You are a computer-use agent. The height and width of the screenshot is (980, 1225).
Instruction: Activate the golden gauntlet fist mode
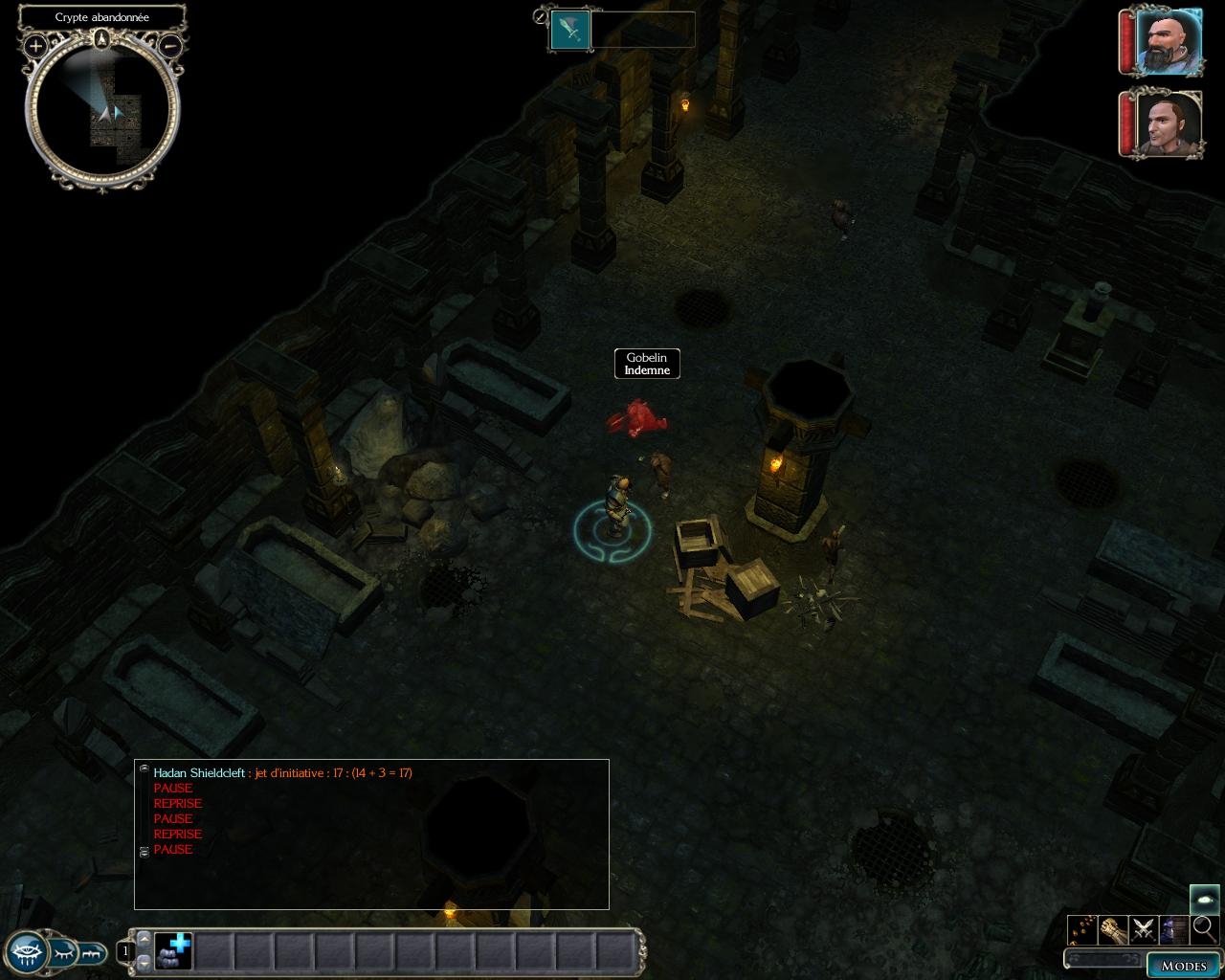[x=1112, y=928]
